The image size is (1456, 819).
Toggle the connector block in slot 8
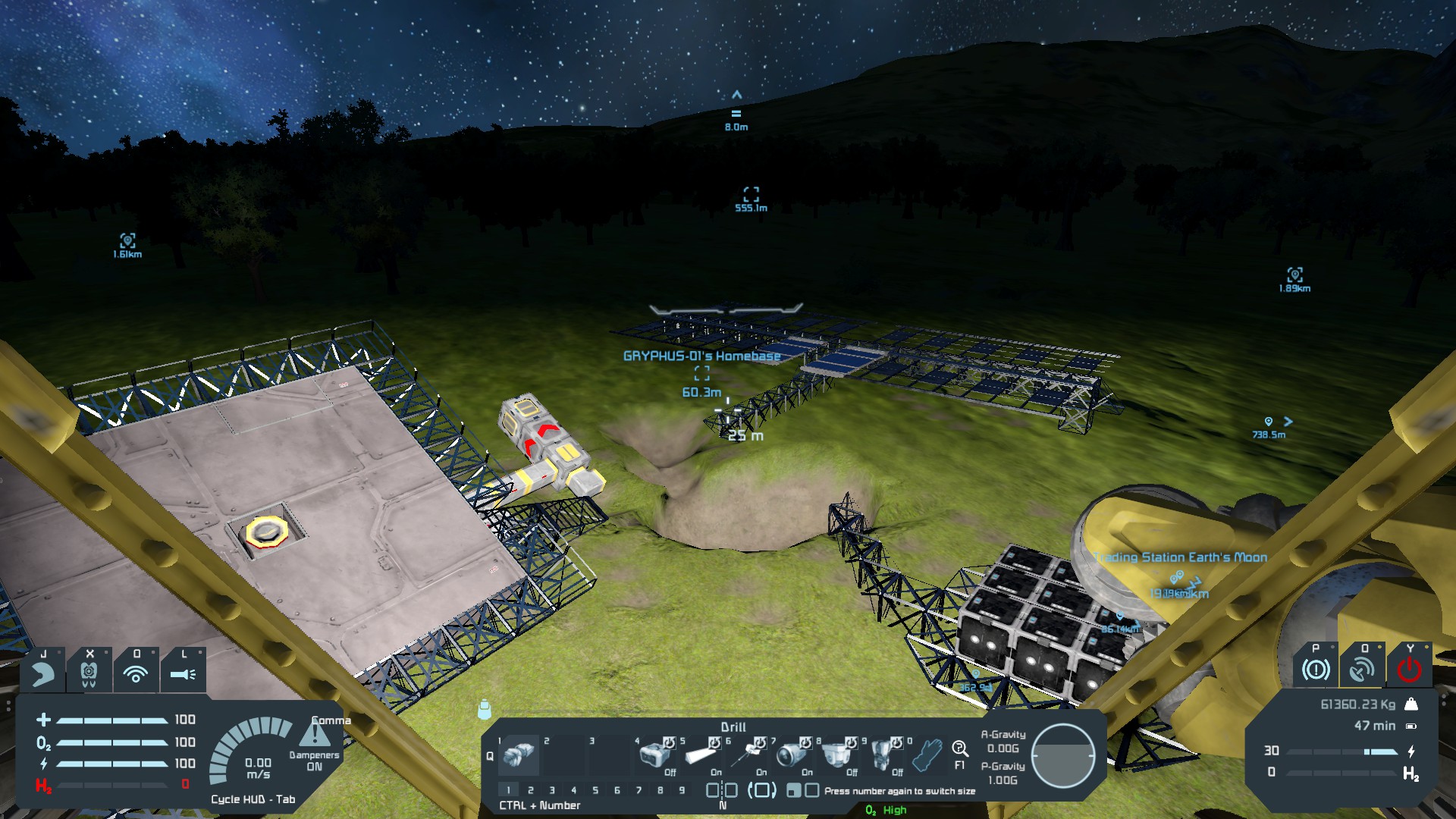point(837,755)
